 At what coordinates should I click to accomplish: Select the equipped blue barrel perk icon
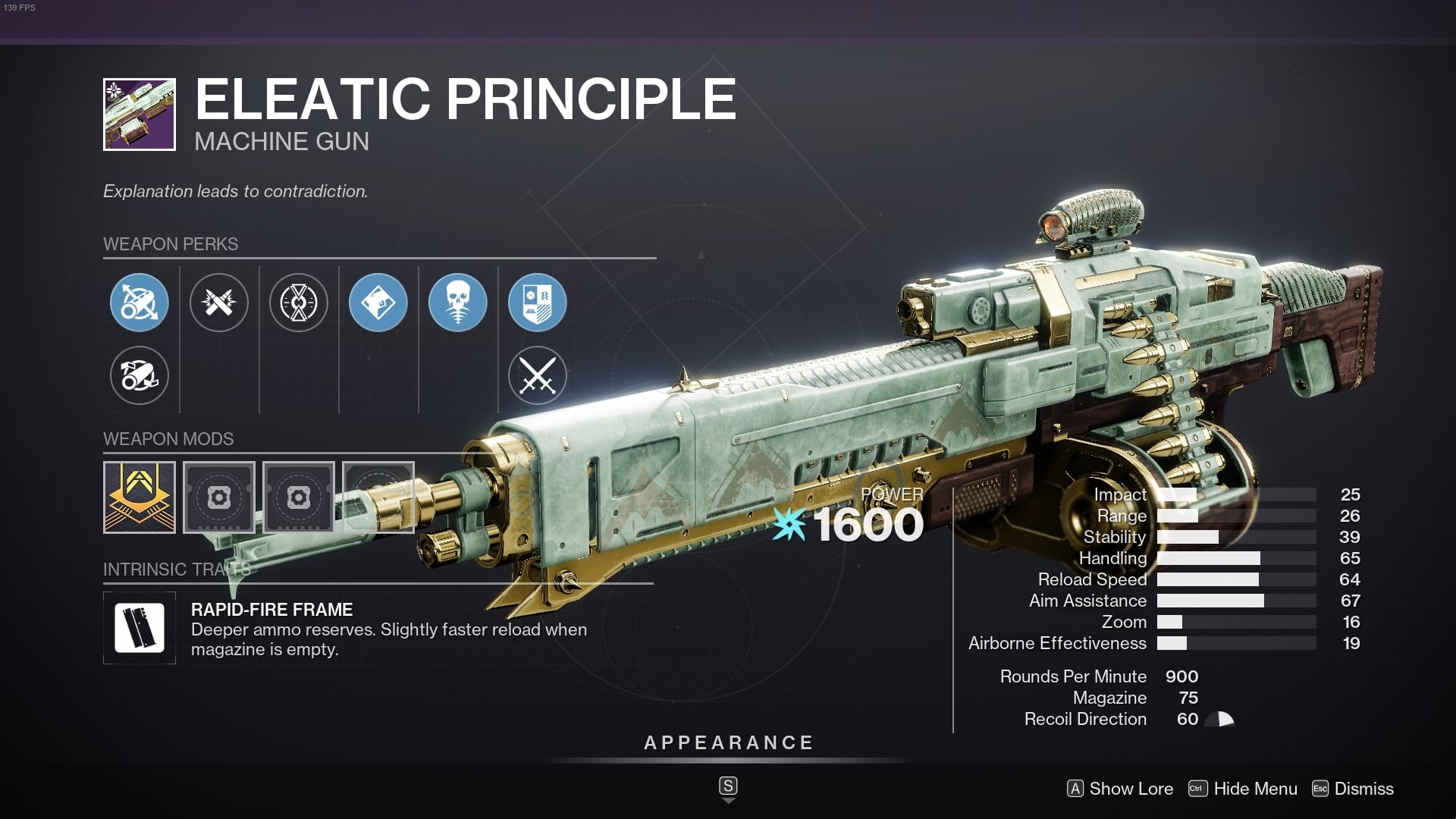(x=140, y=302)
